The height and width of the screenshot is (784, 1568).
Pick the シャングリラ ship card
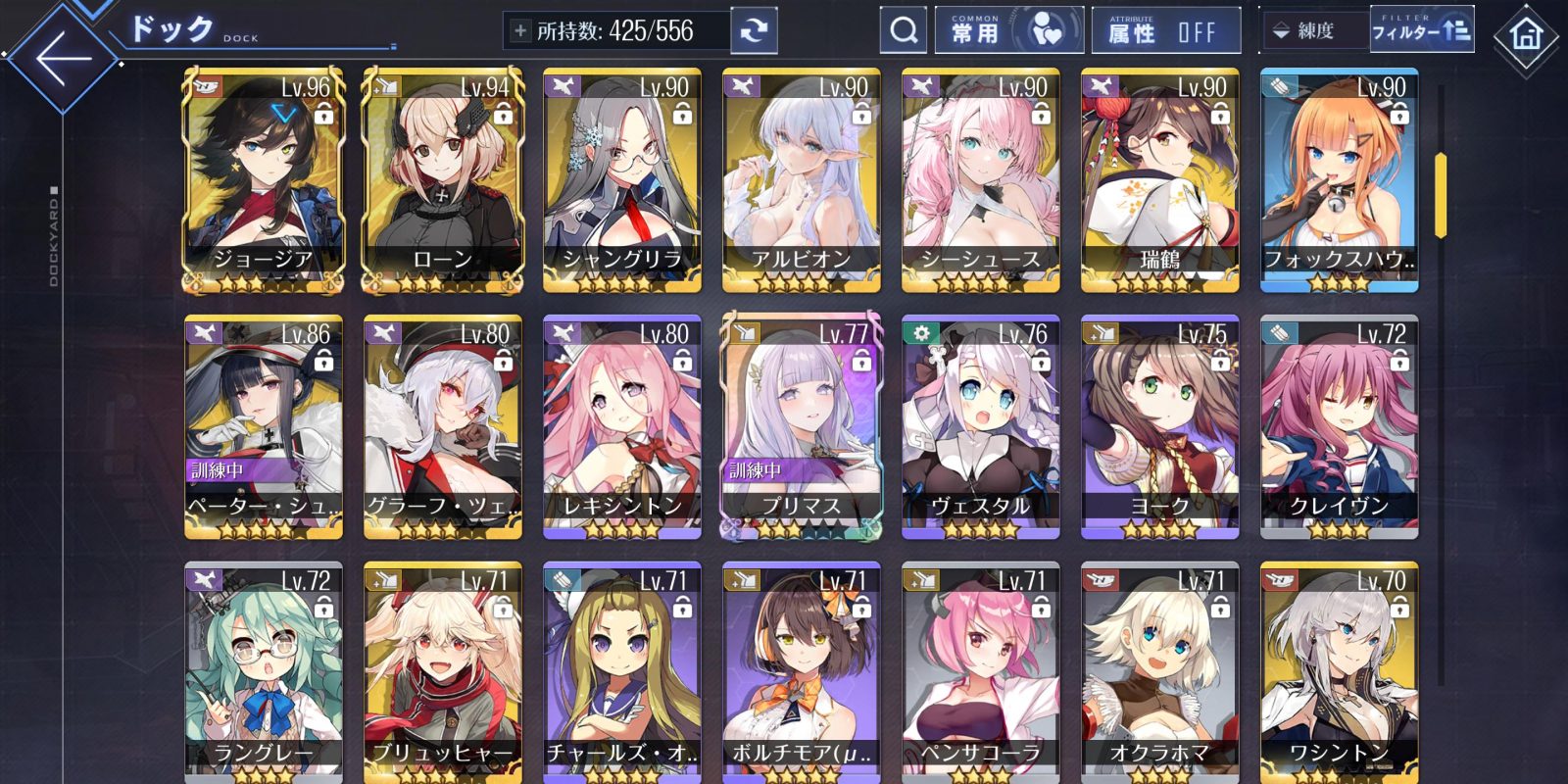[x=622, y=180]
